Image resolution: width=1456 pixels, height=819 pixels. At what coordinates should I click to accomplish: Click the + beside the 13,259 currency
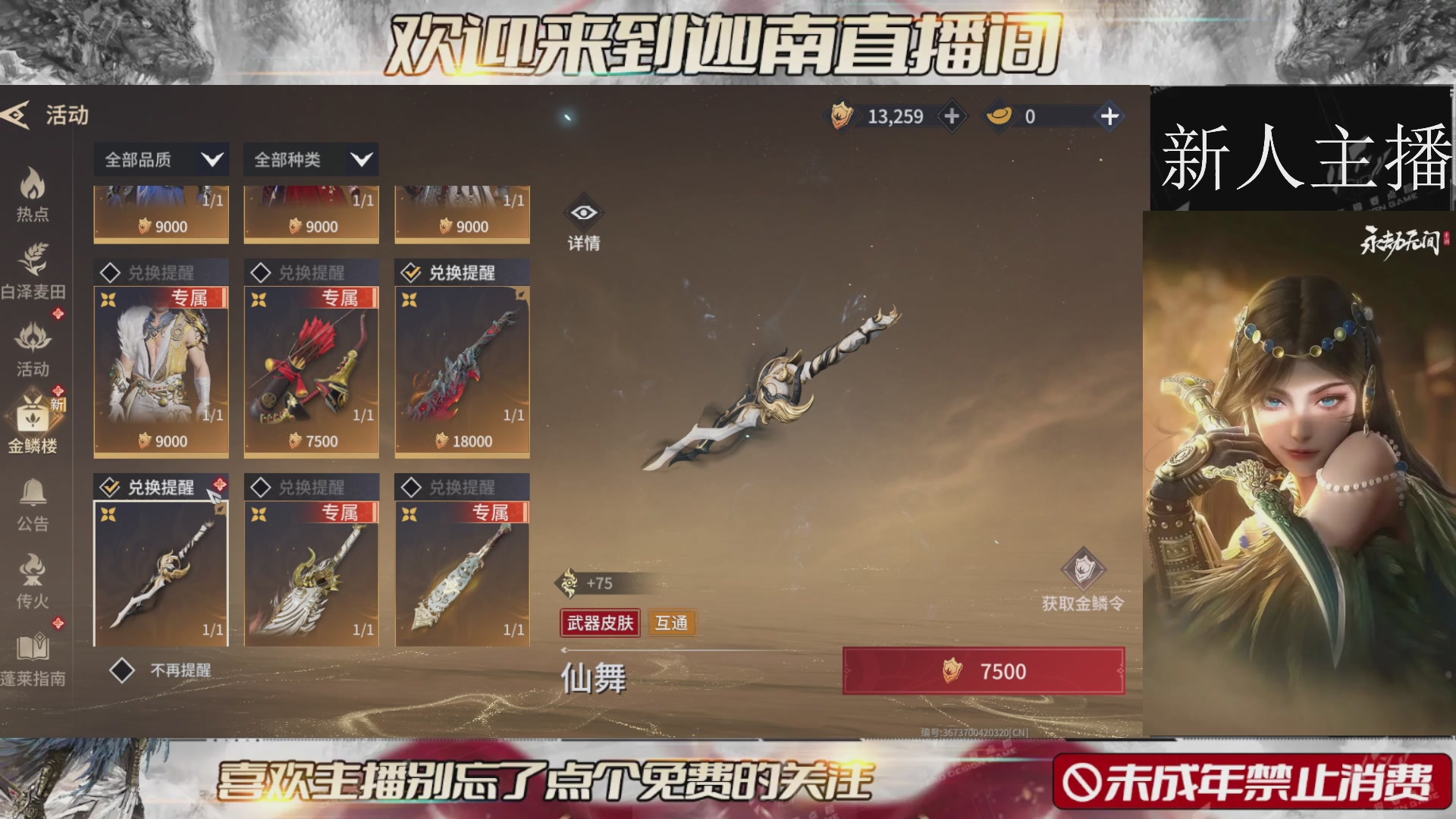952,117
